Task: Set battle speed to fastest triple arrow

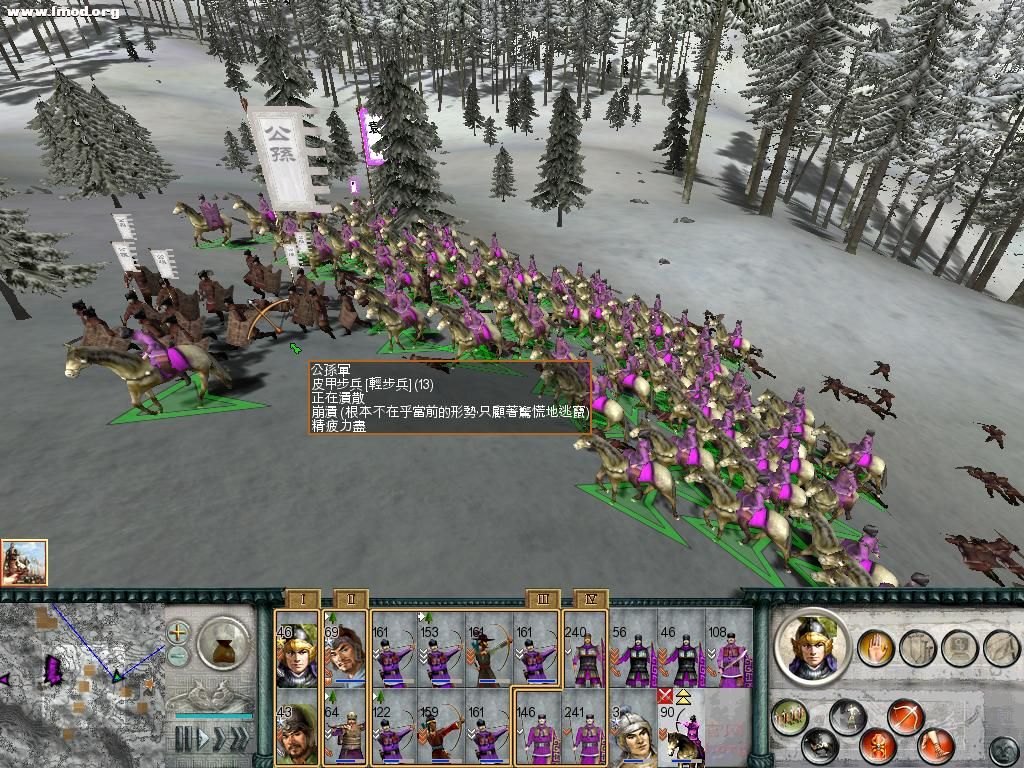Action: point(237,740)
